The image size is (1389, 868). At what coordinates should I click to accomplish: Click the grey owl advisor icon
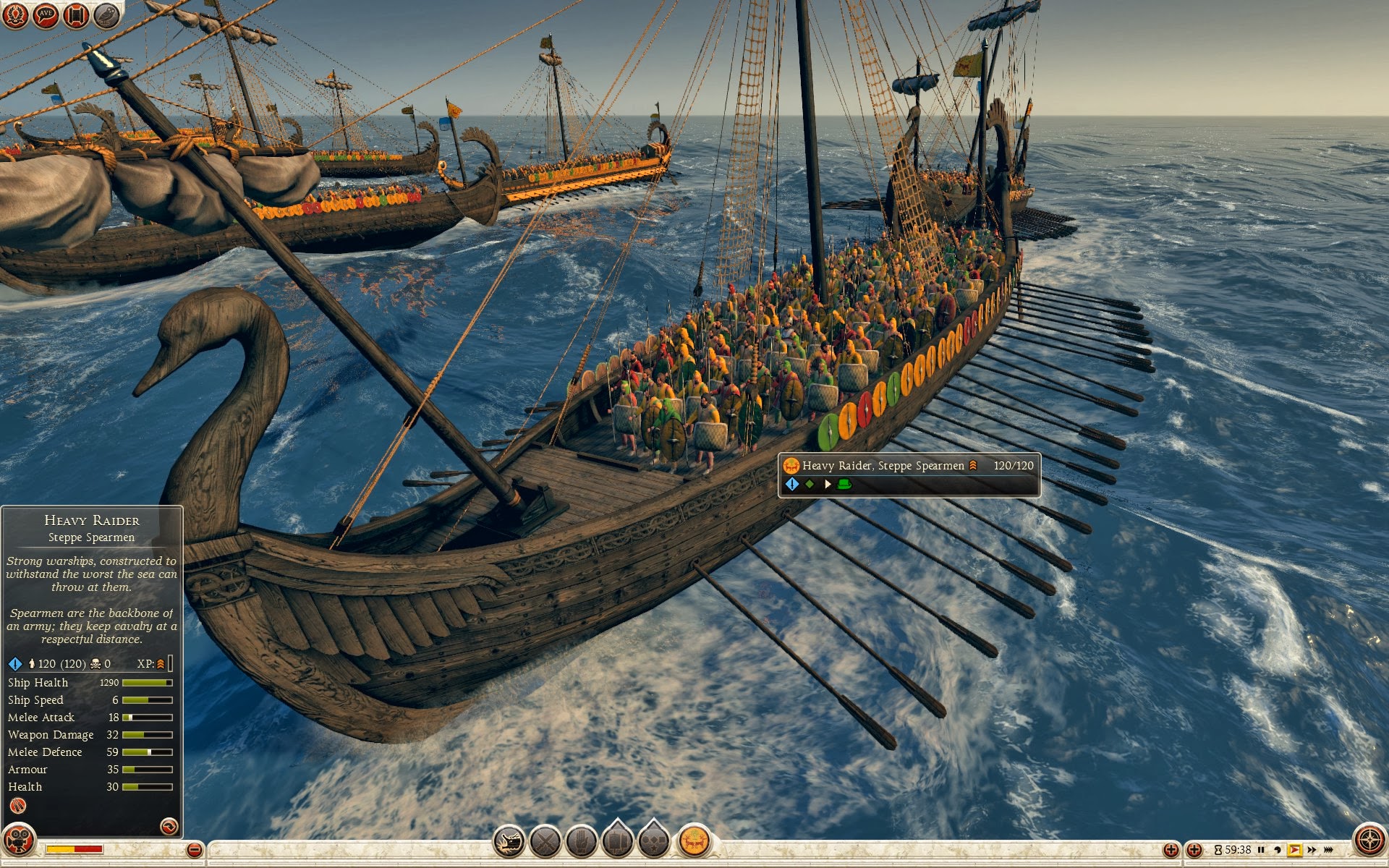click(x=106, y=15)
